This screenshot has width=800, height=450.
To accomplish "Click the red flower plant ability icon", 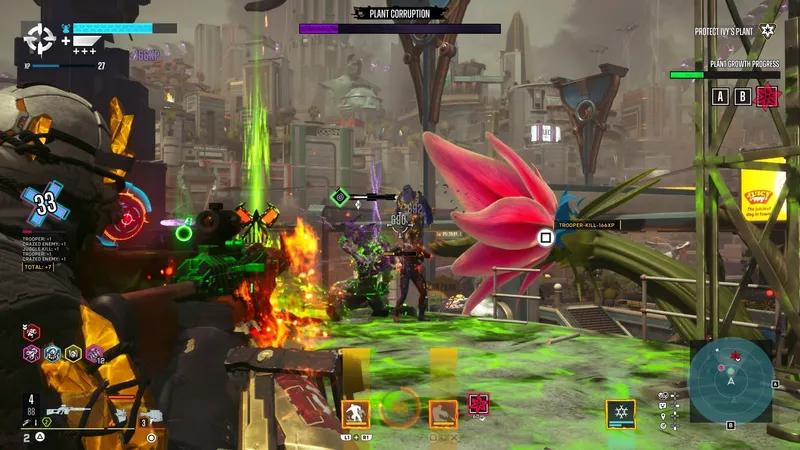I will (480, 404).
